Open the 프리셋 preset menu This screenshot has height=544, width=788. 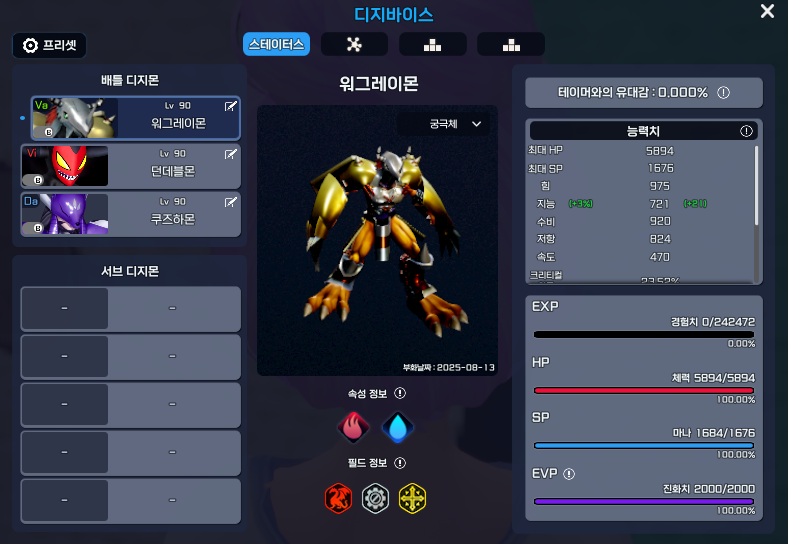coord(50,45)
